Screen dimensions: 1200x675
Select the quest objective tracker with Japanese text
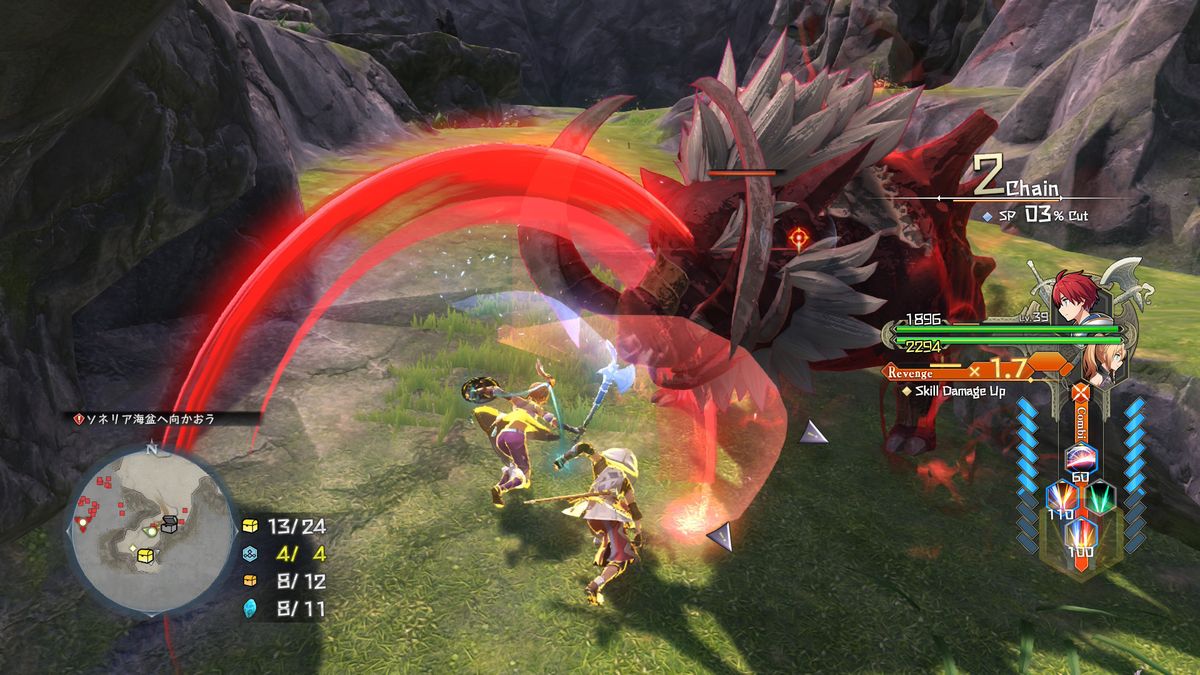pos(161,419)
